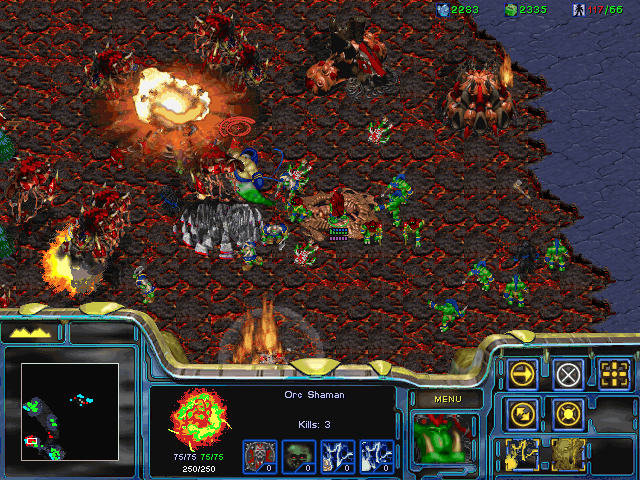
Task: Select the Move command arrow
Action: coord(523,374)
